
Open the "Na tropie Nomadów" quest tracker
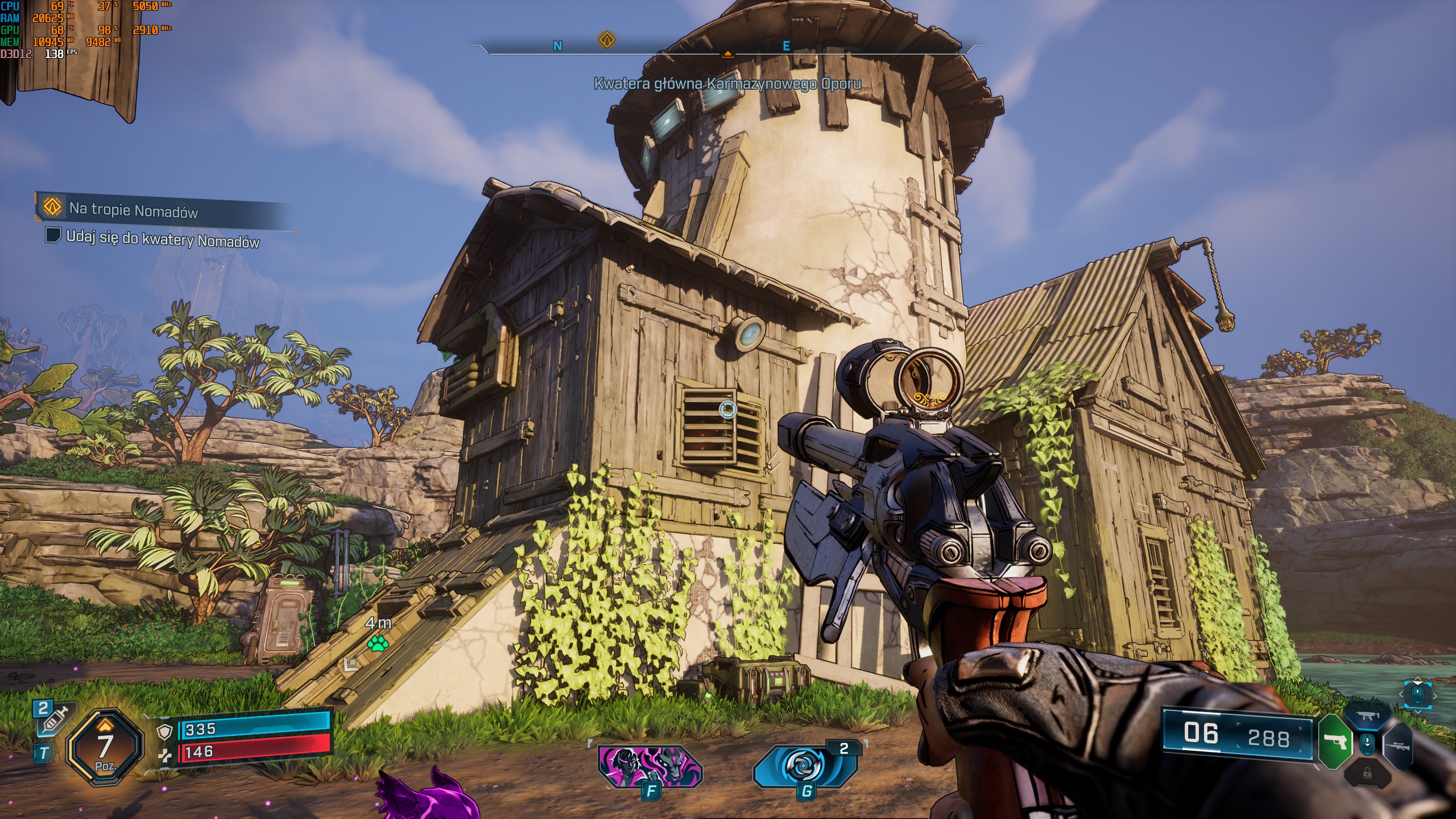click(133, 210)
